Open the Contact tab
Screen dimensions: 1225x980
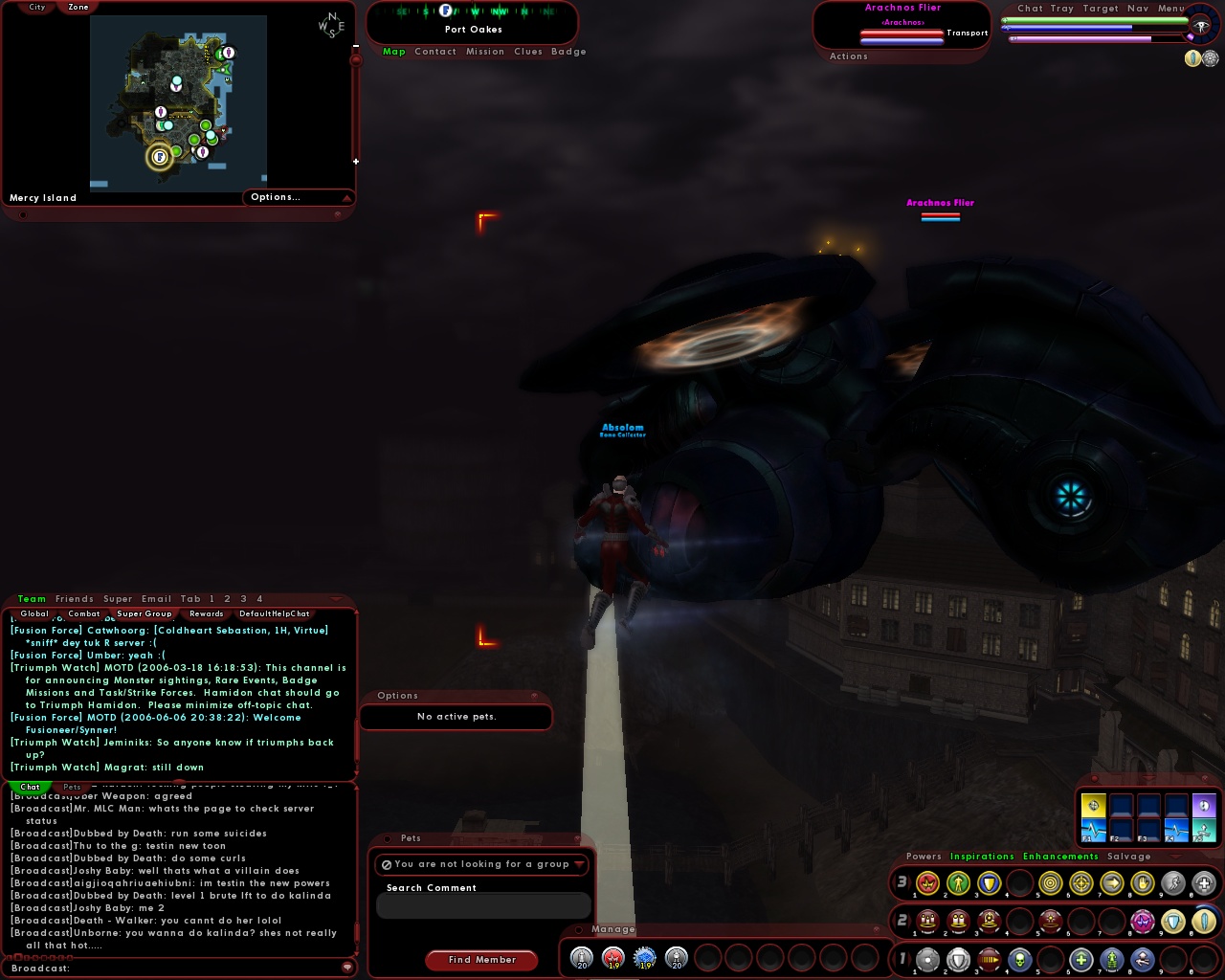[x=435, y=52]
